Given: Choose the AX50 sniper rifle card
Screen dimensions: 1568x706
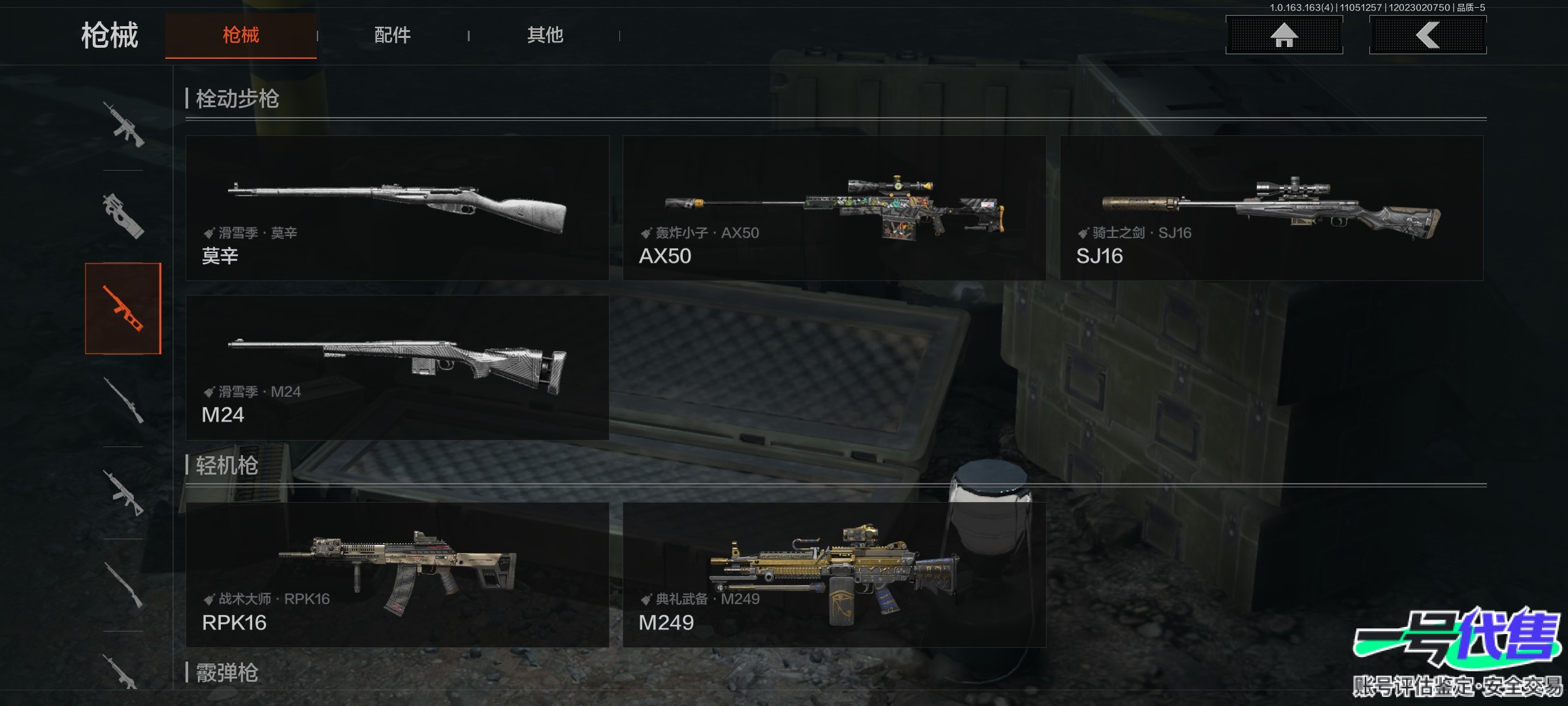Looking at the screenshot, I should coord(834,208).
